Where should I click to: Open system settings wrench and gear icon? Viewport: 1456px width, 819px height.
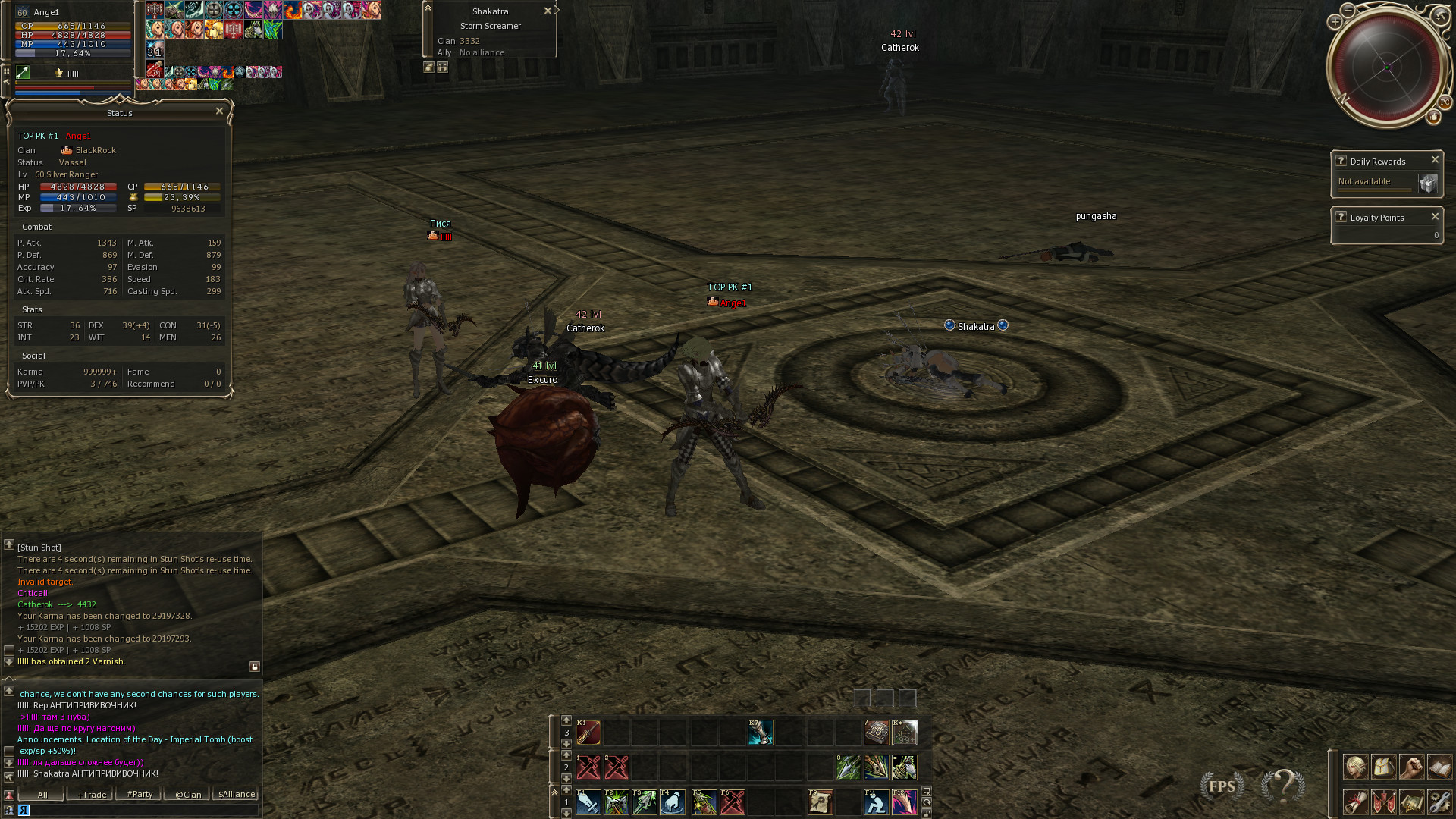click(1439, 802)
